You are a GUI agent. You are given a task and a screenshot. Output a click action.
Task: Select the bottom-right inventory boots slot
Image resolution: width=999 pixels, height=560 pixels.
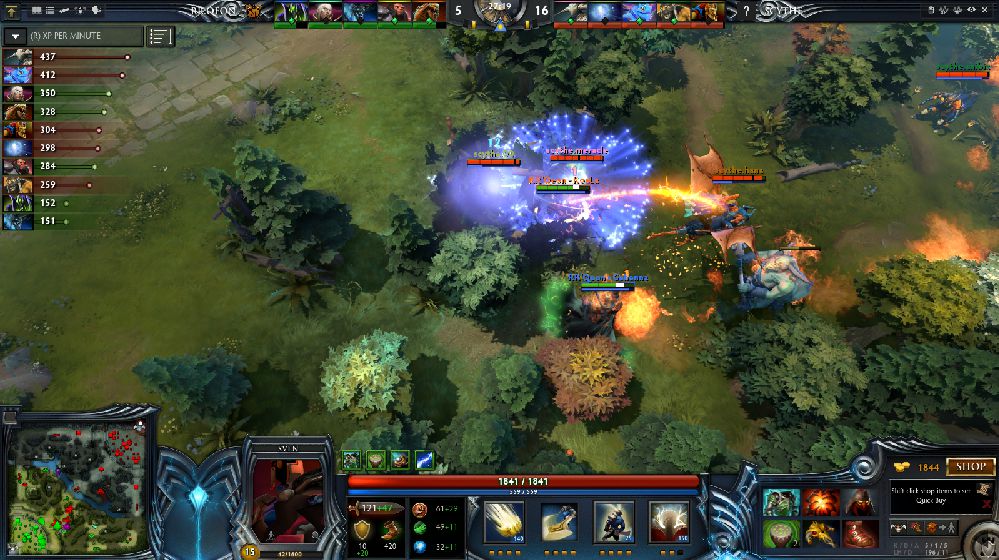(x=859, y=532)
